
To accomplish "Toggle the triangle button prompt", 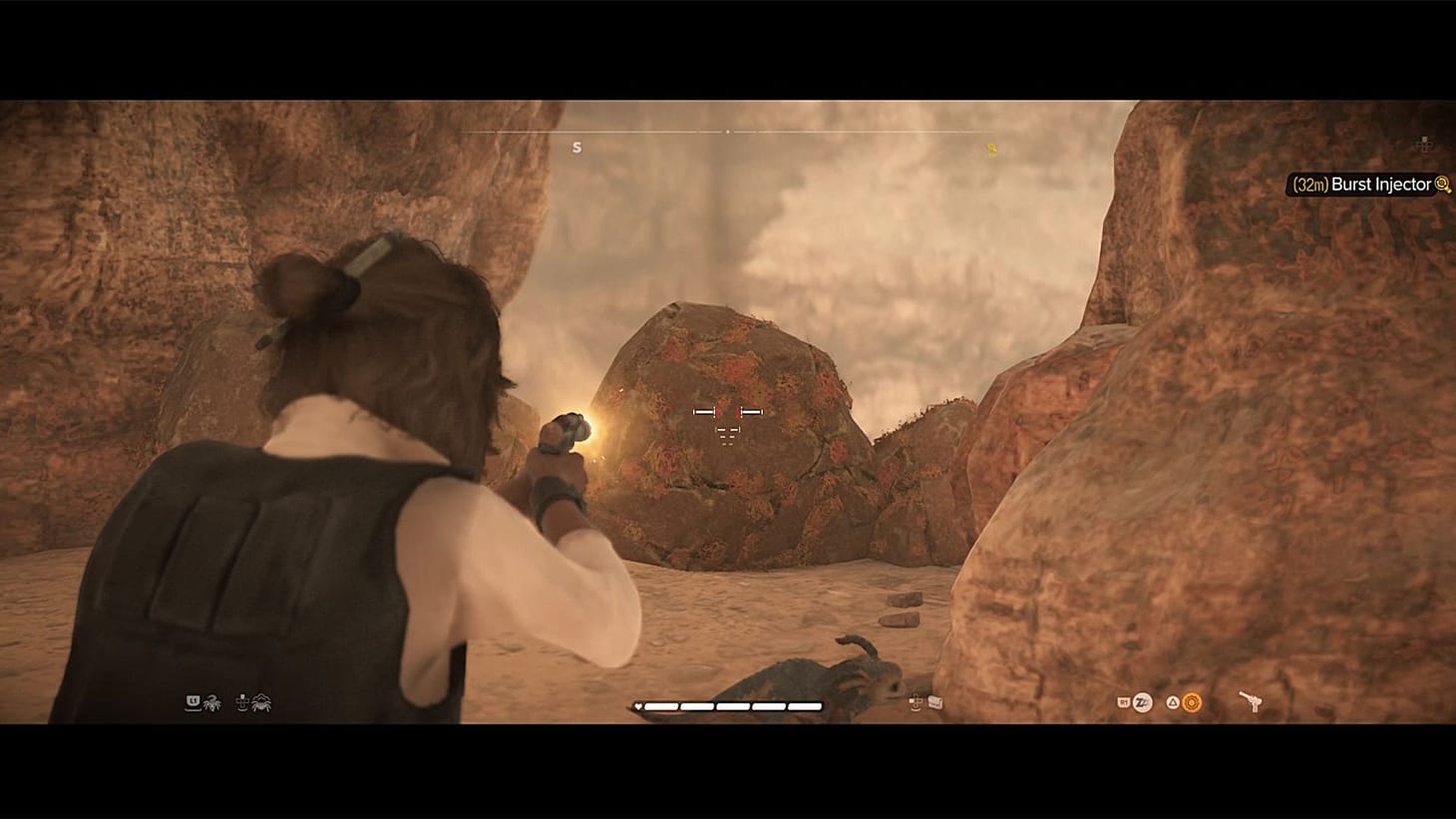I will tap(1172, 702).
